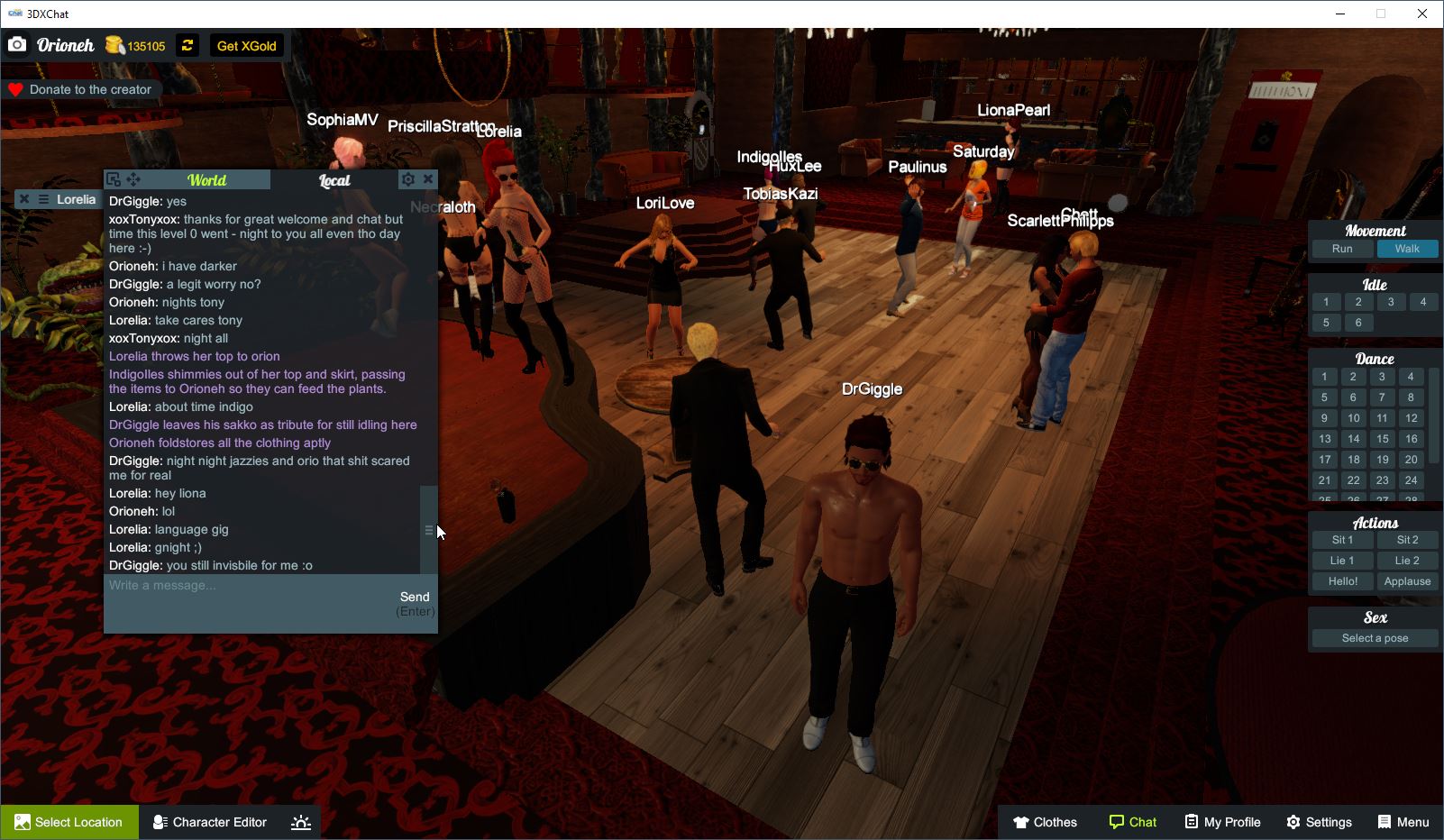Click the camera screenshot icon
Viewport: 1444px width, 840px height.
tap(17, 44)
